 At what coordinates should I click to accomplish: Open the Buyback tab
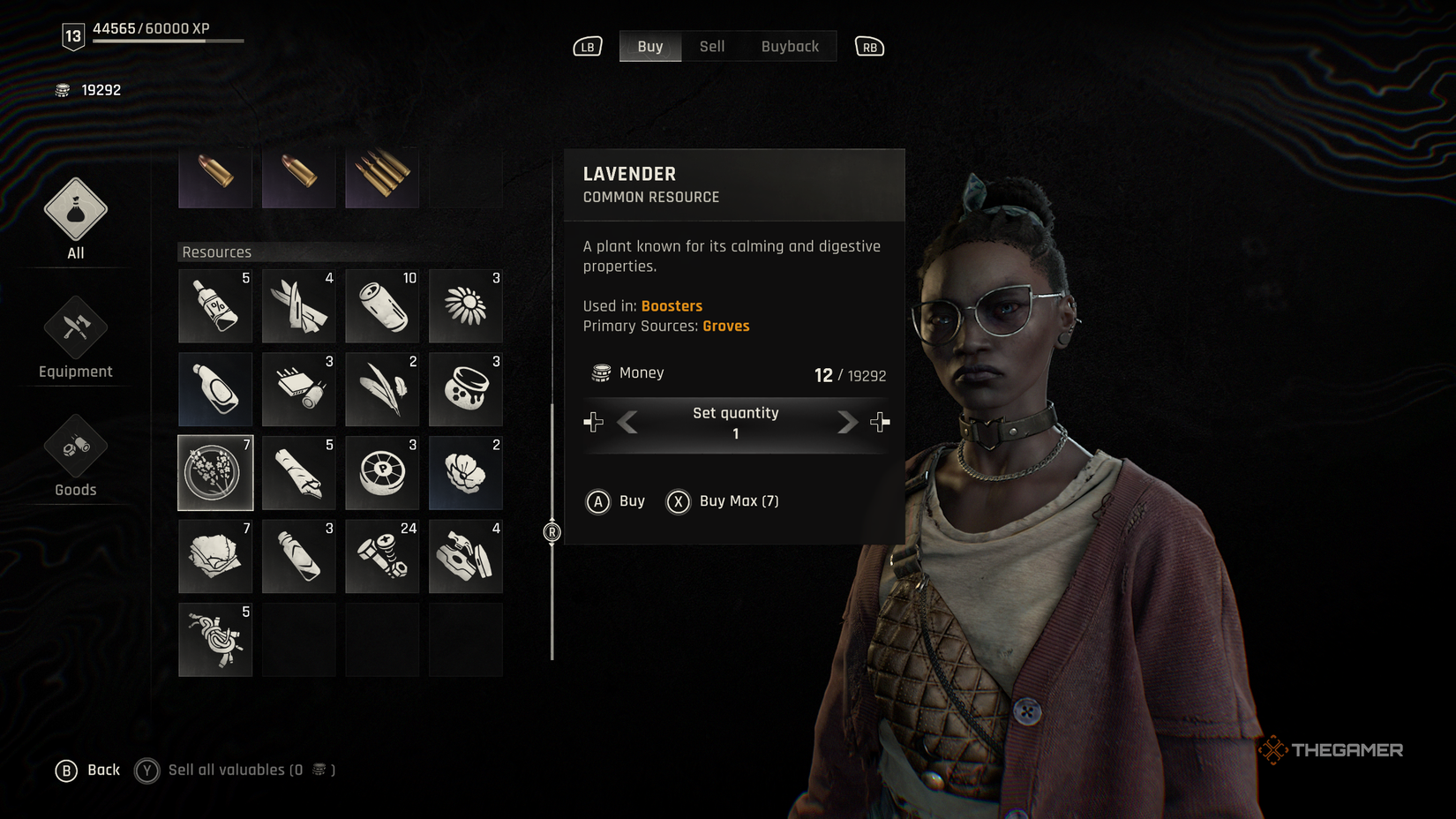click(x=790, y=46)
